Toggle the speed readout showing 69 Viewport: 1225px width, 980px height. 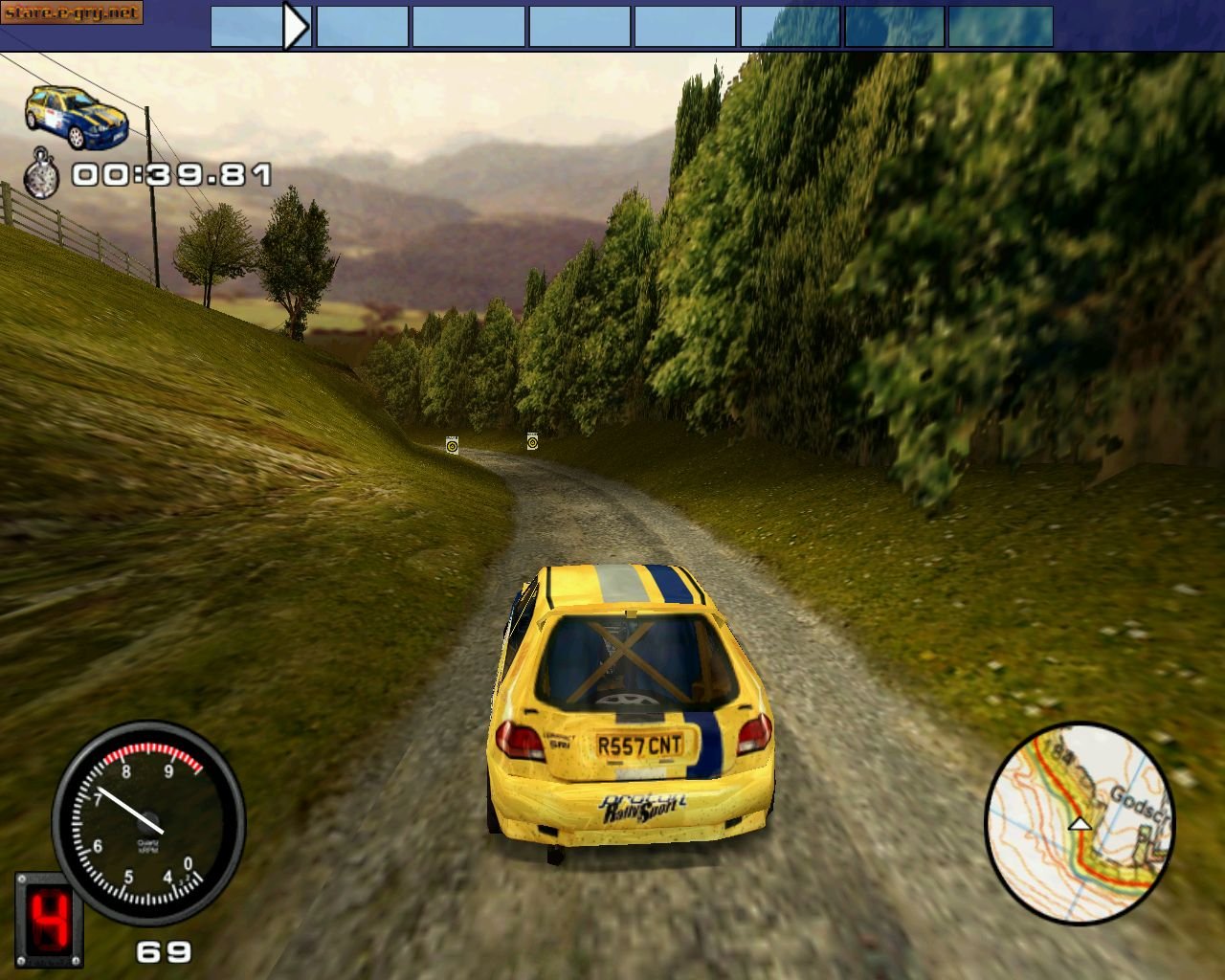pyautogui.click(x=163, y=952)
